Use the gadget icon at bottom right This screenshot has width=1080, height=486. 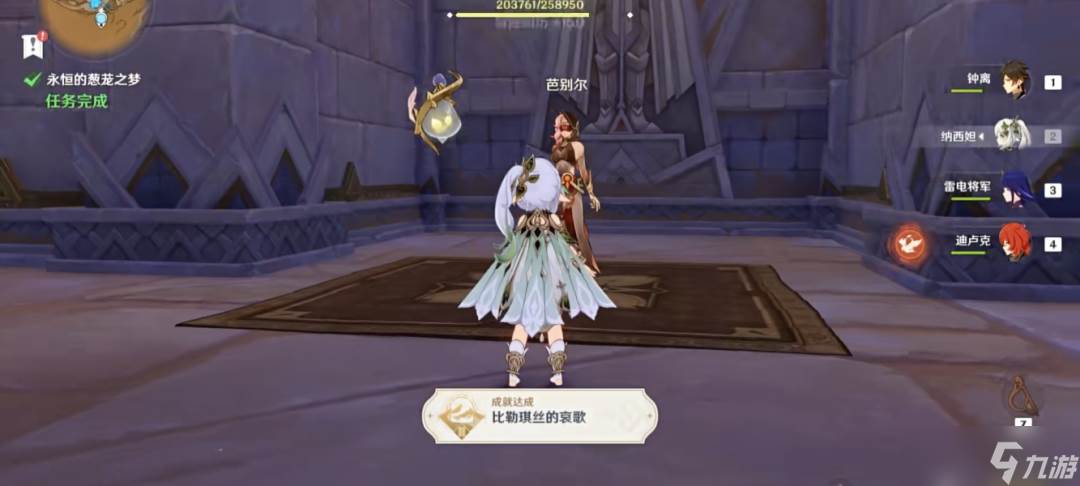click(x=1022, y=397)
